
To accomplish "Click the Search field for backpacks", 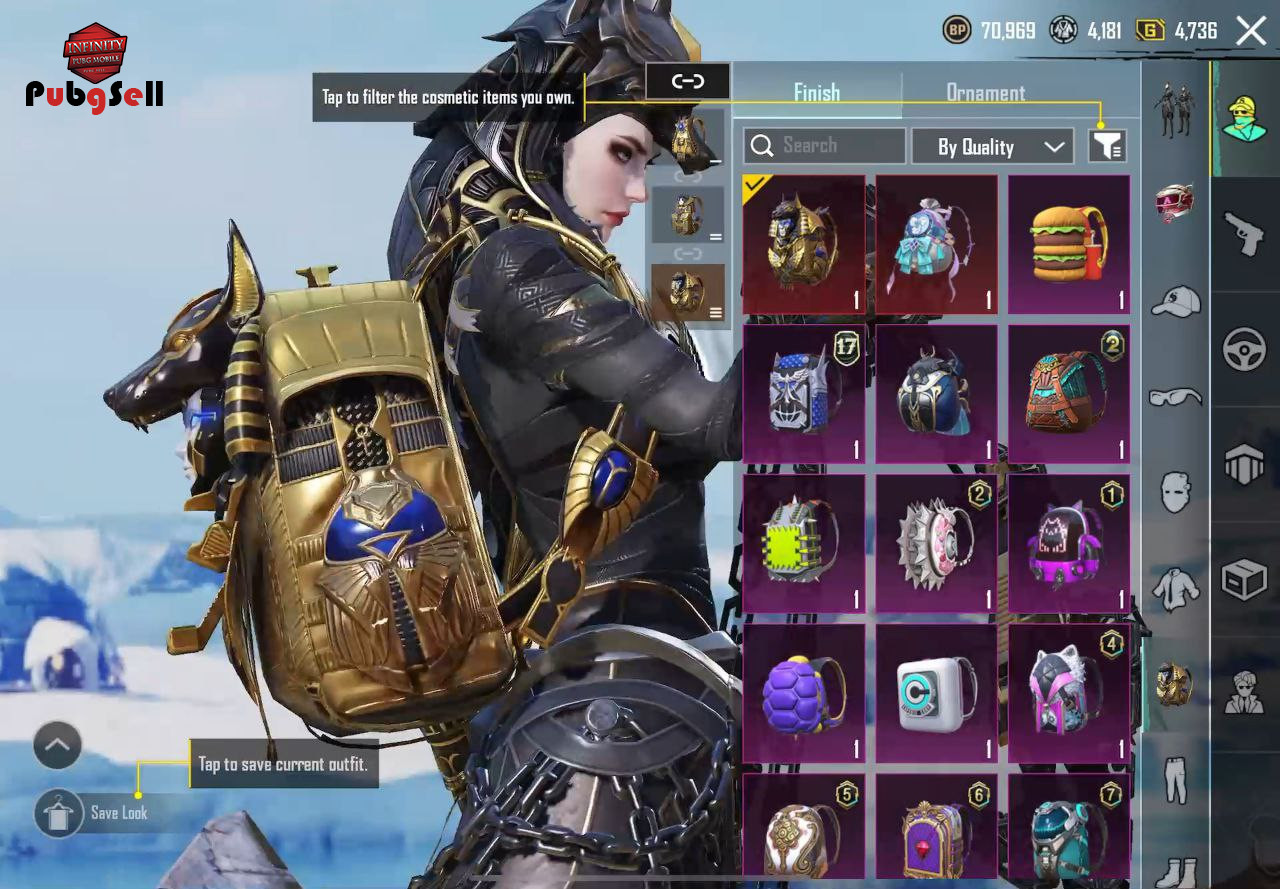I will coord(824,146).
